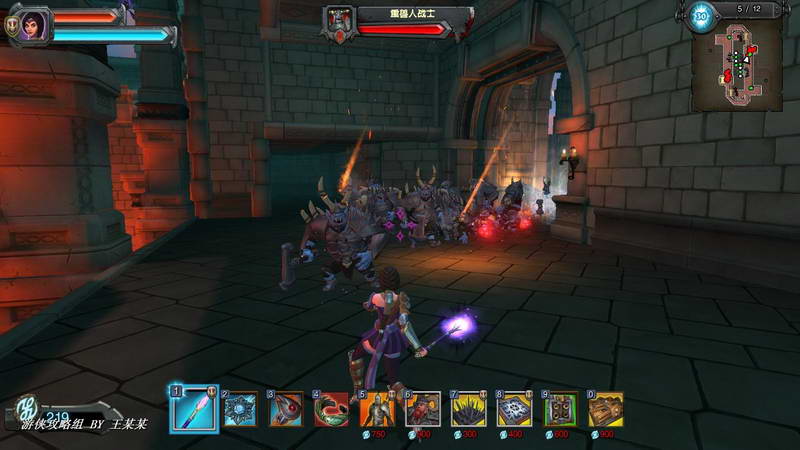Click the targeted orc enemy portrait

tap(339, 20)
